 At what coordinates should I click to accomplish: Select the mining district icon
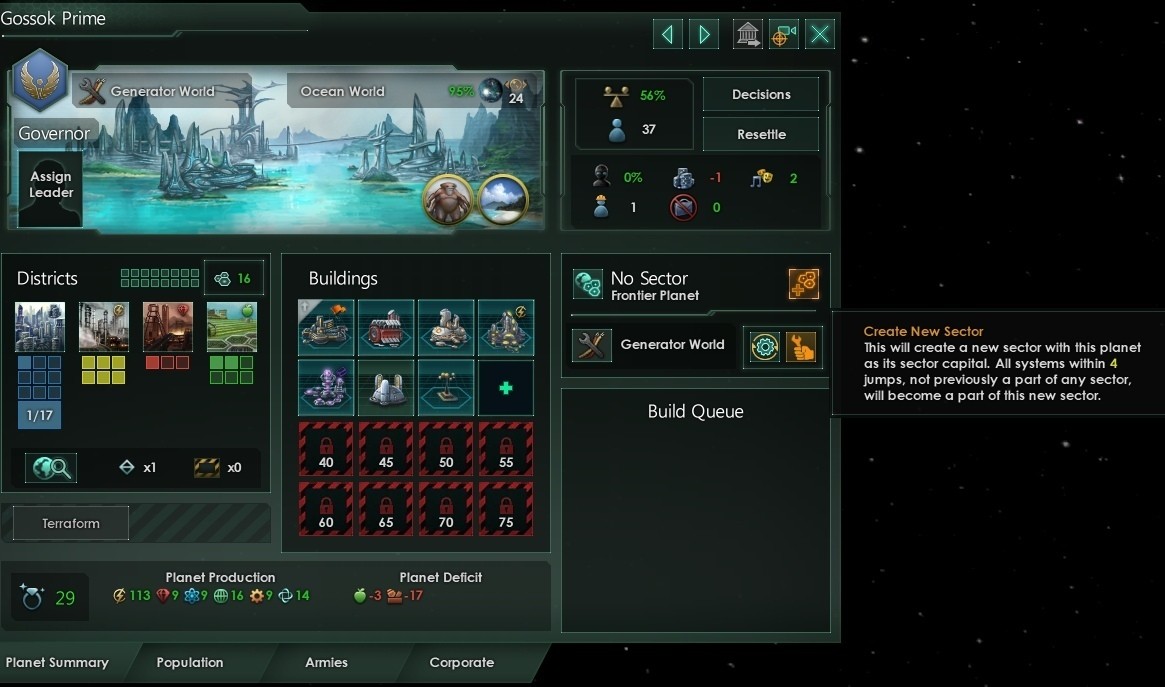[168, 327]
